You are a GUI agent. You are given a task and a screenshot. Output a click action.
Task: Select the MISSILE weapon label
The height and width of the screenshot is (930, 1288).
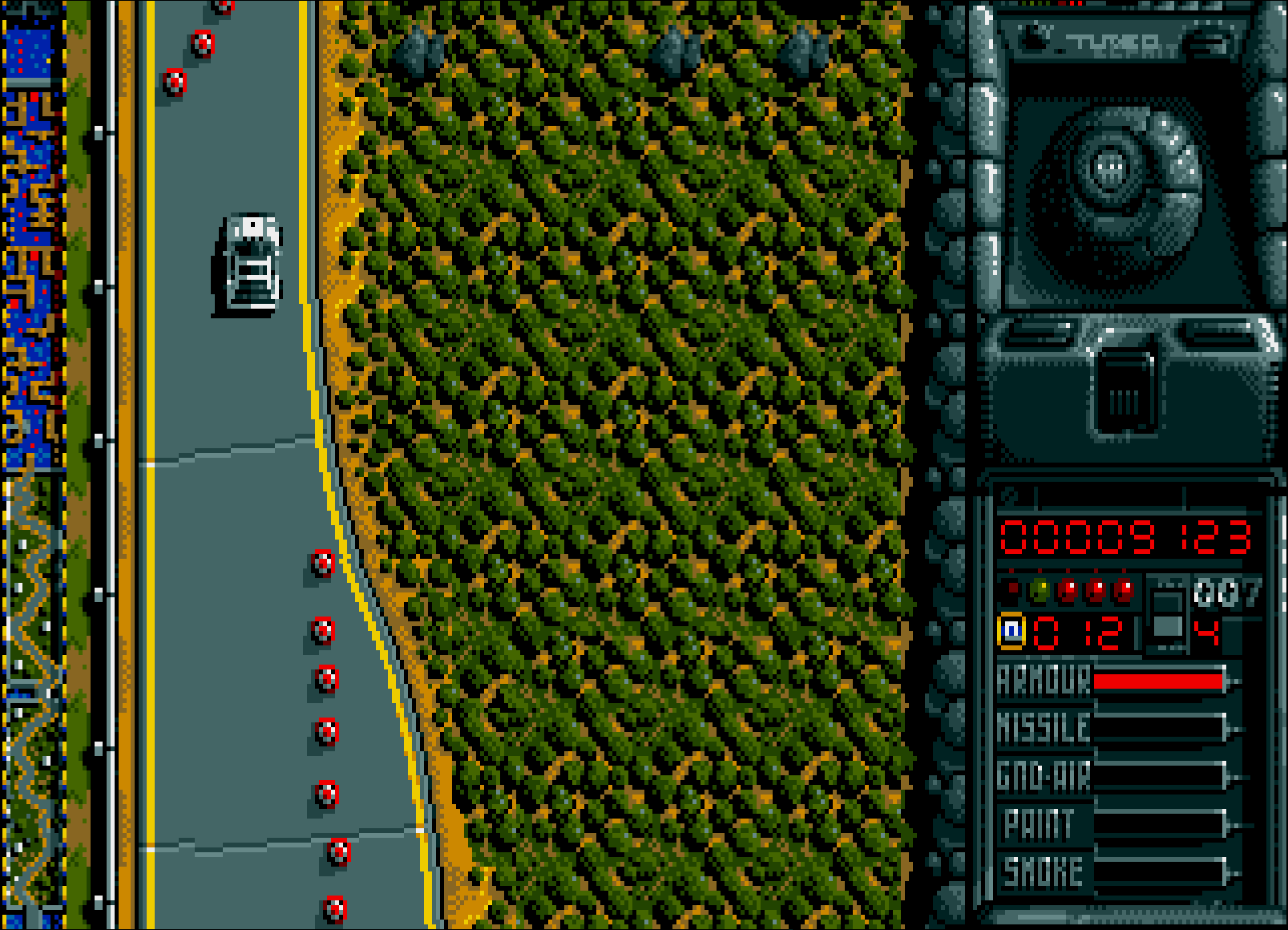[1043, 729]
